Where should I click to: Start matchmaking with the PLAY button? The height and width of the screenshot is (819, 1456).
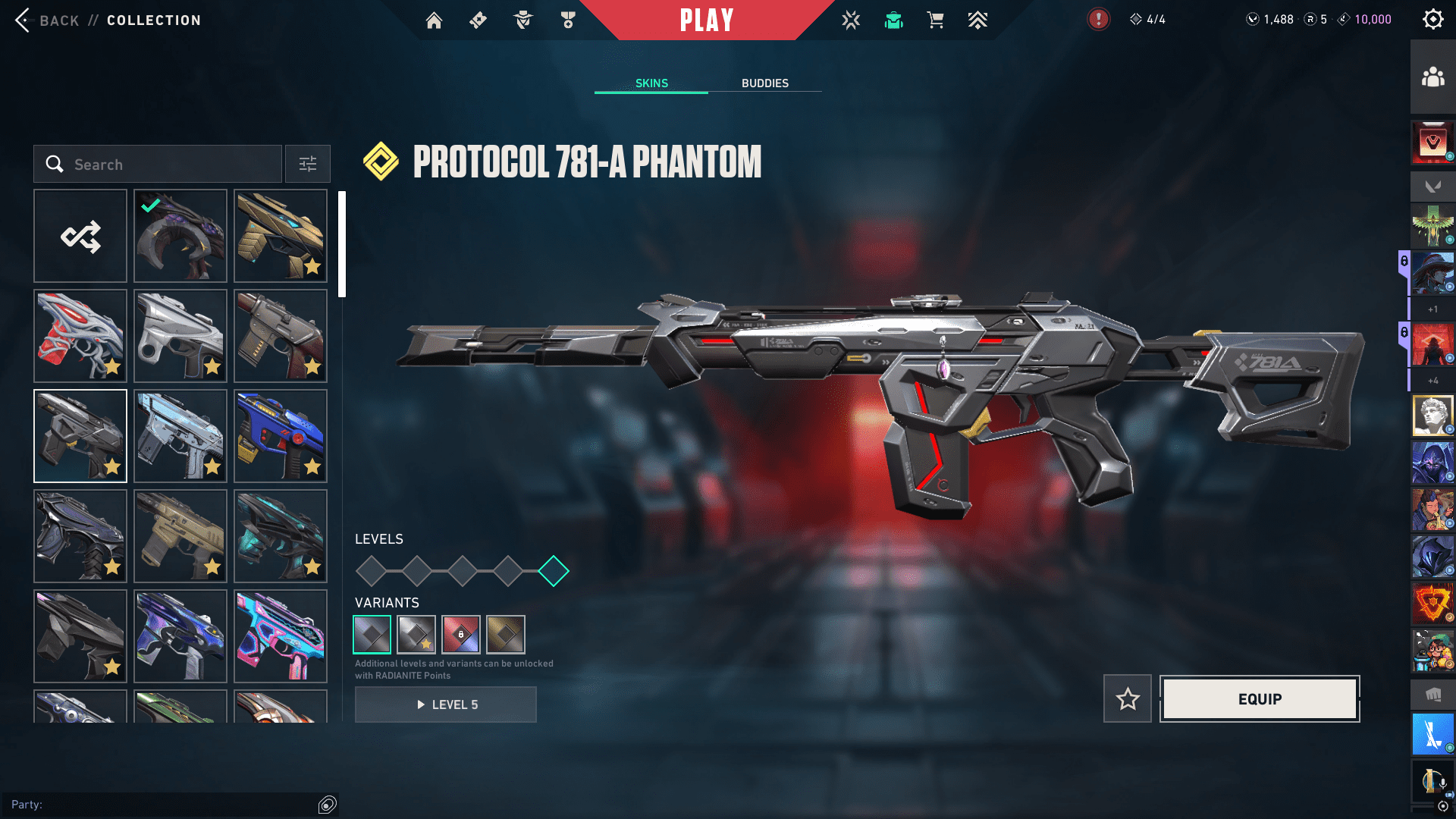coord(707,20)
